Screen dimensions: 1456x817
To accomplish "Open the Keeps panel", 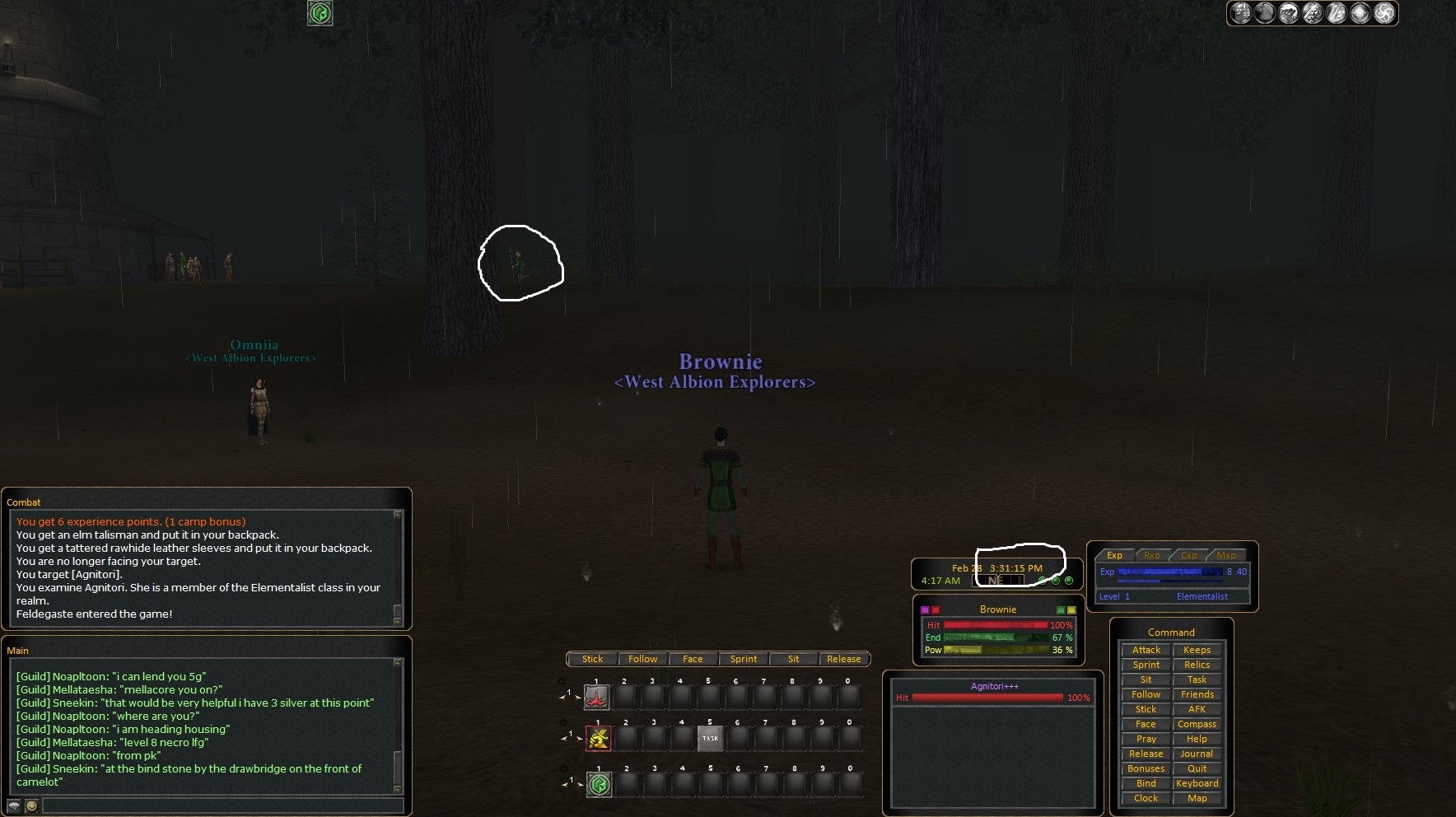I will click(1197, 650).
